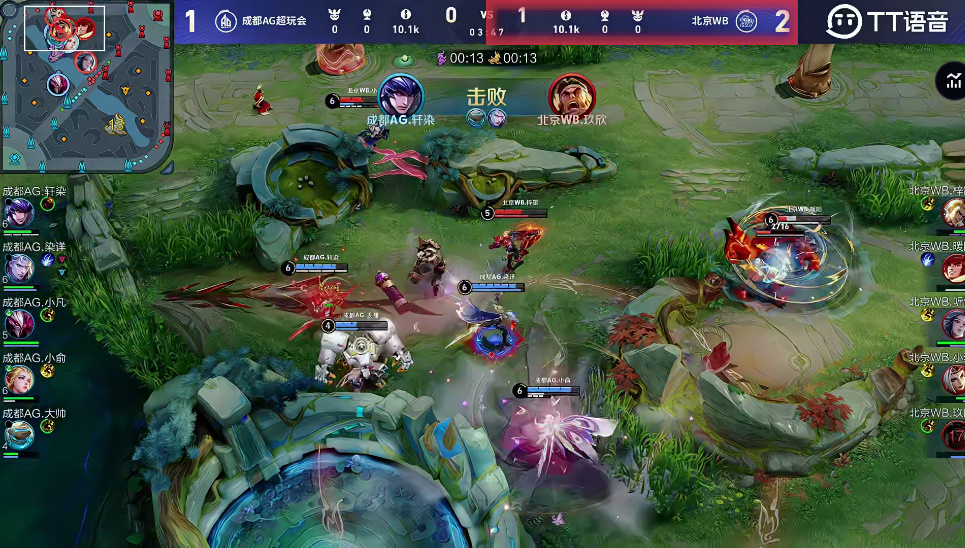Choose player 成都AG.小凡 from the roster
This screenshot has height=548, width=965.
[19, 322]
